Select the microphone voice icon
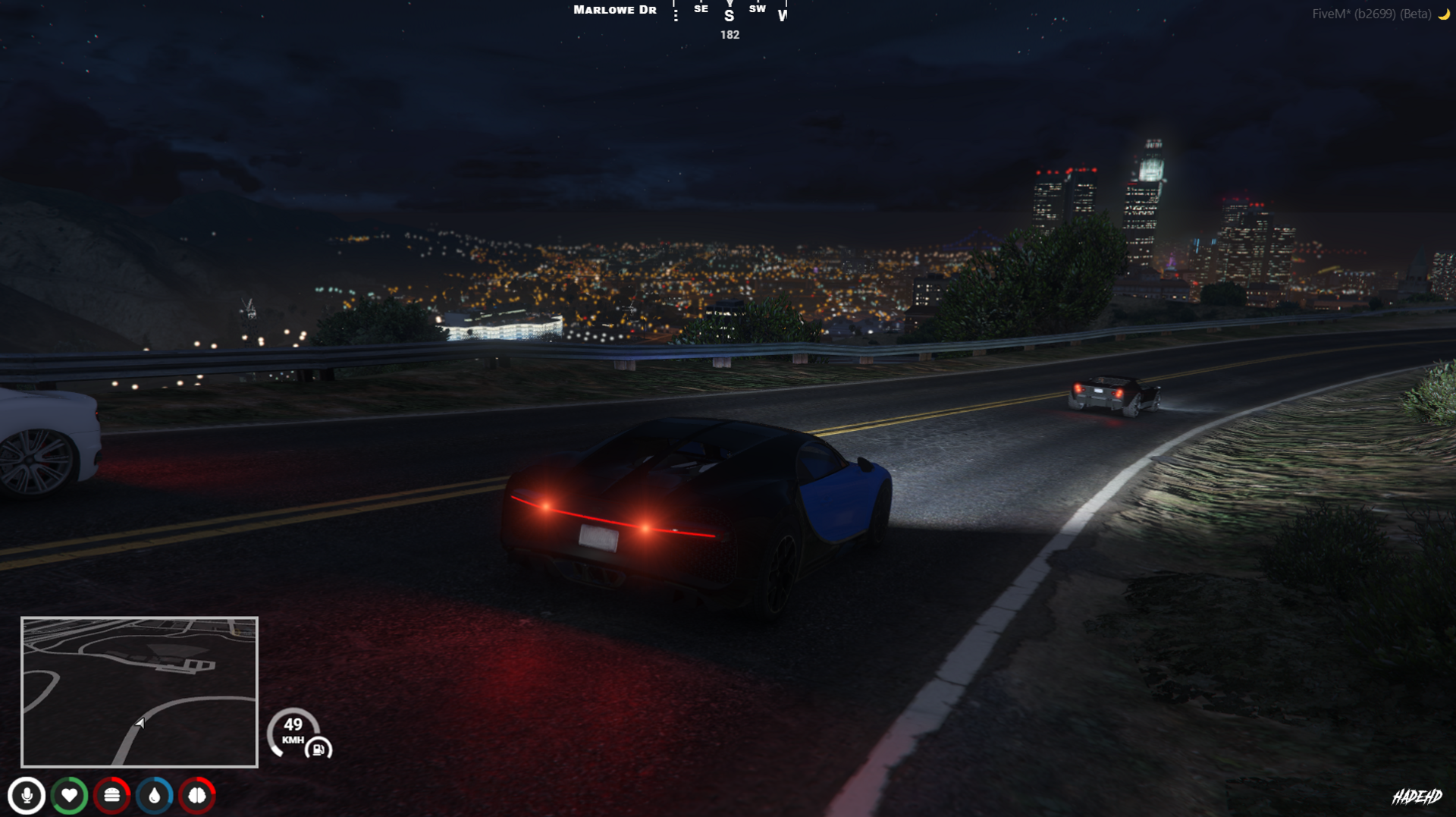Image resolution: width=1456 pixels, height=817 pixels. click(x=27, y=795)
